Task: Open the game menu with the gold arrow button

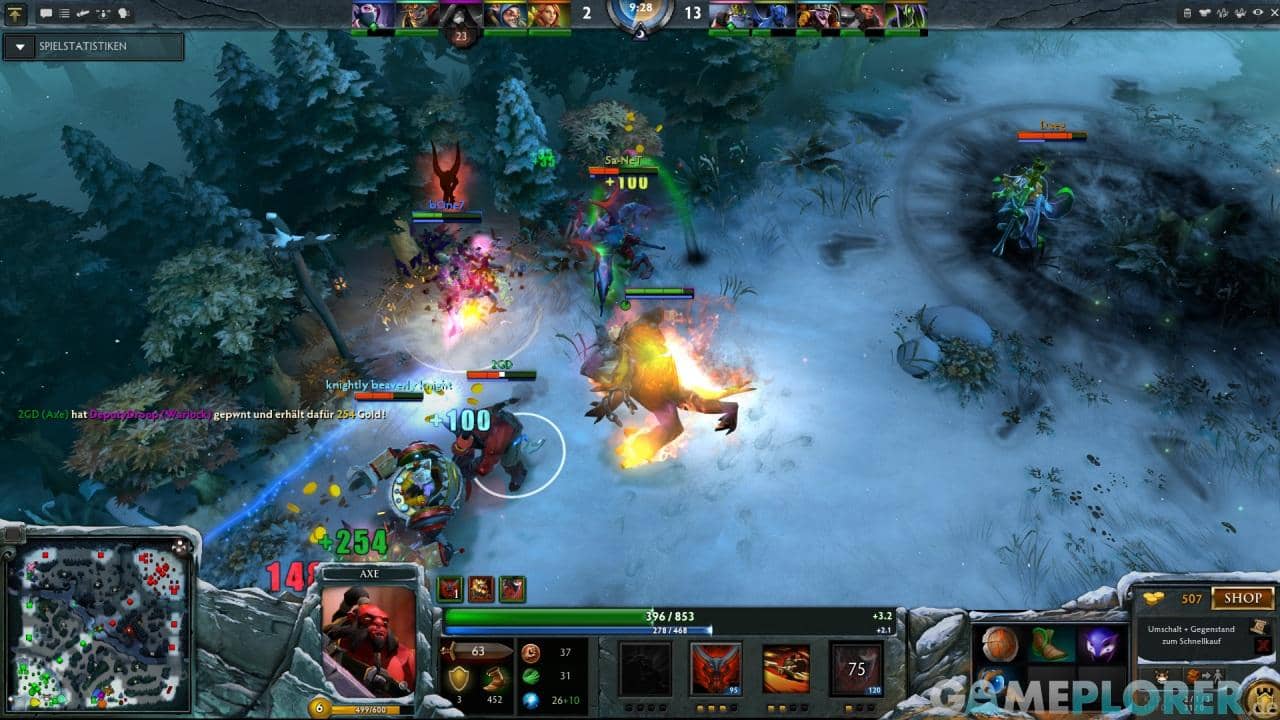Action: pyautogui.click(x=15, y=14)
